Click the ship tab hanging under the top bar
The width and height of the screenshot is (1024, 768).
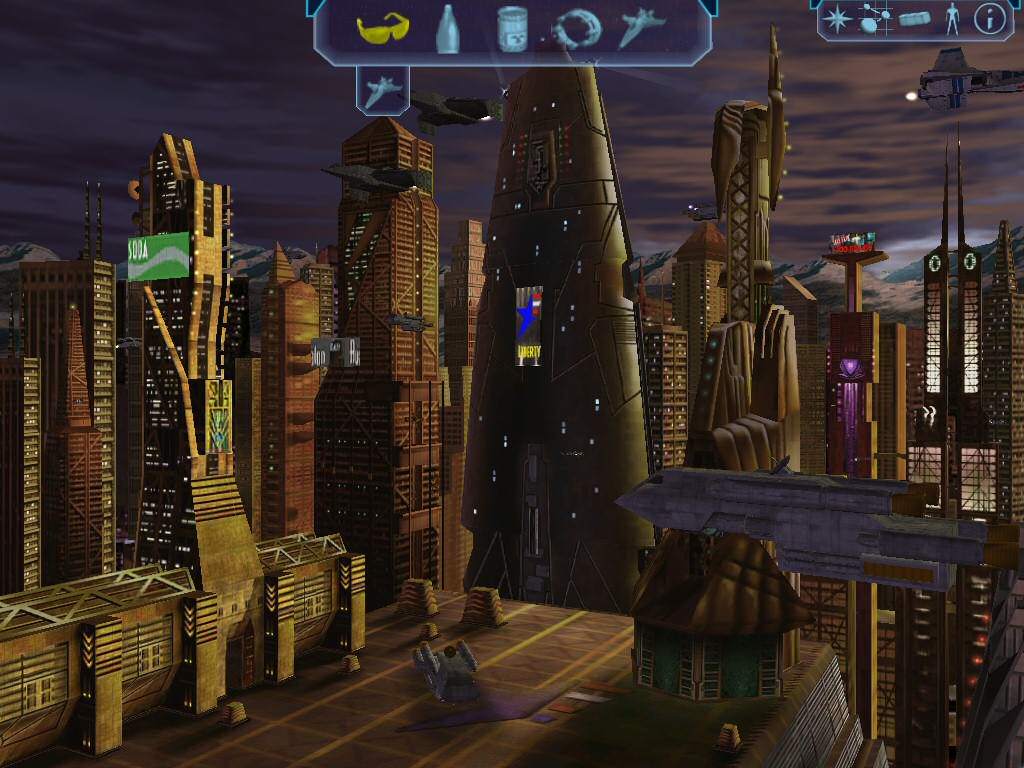pos(382,92)
